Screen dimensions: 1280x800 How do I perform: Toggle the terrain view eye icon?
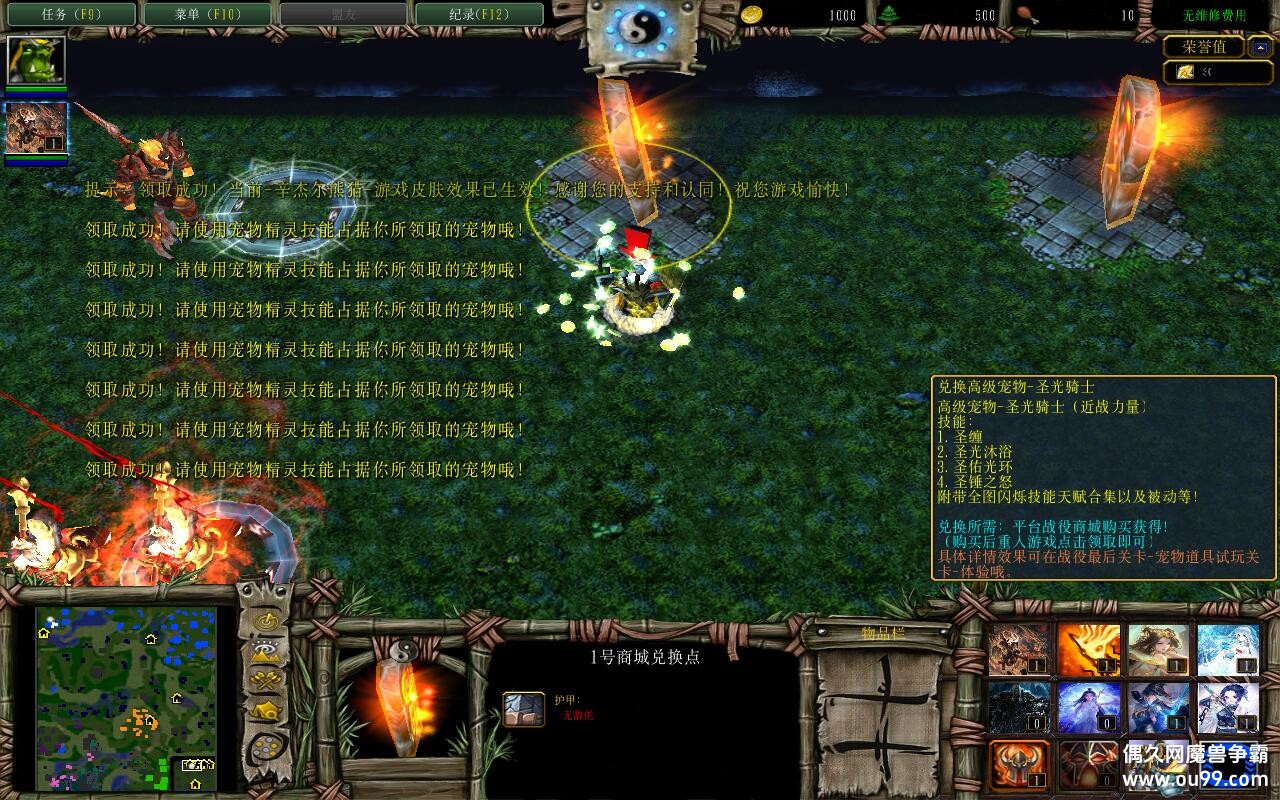[x=264, y=649]
